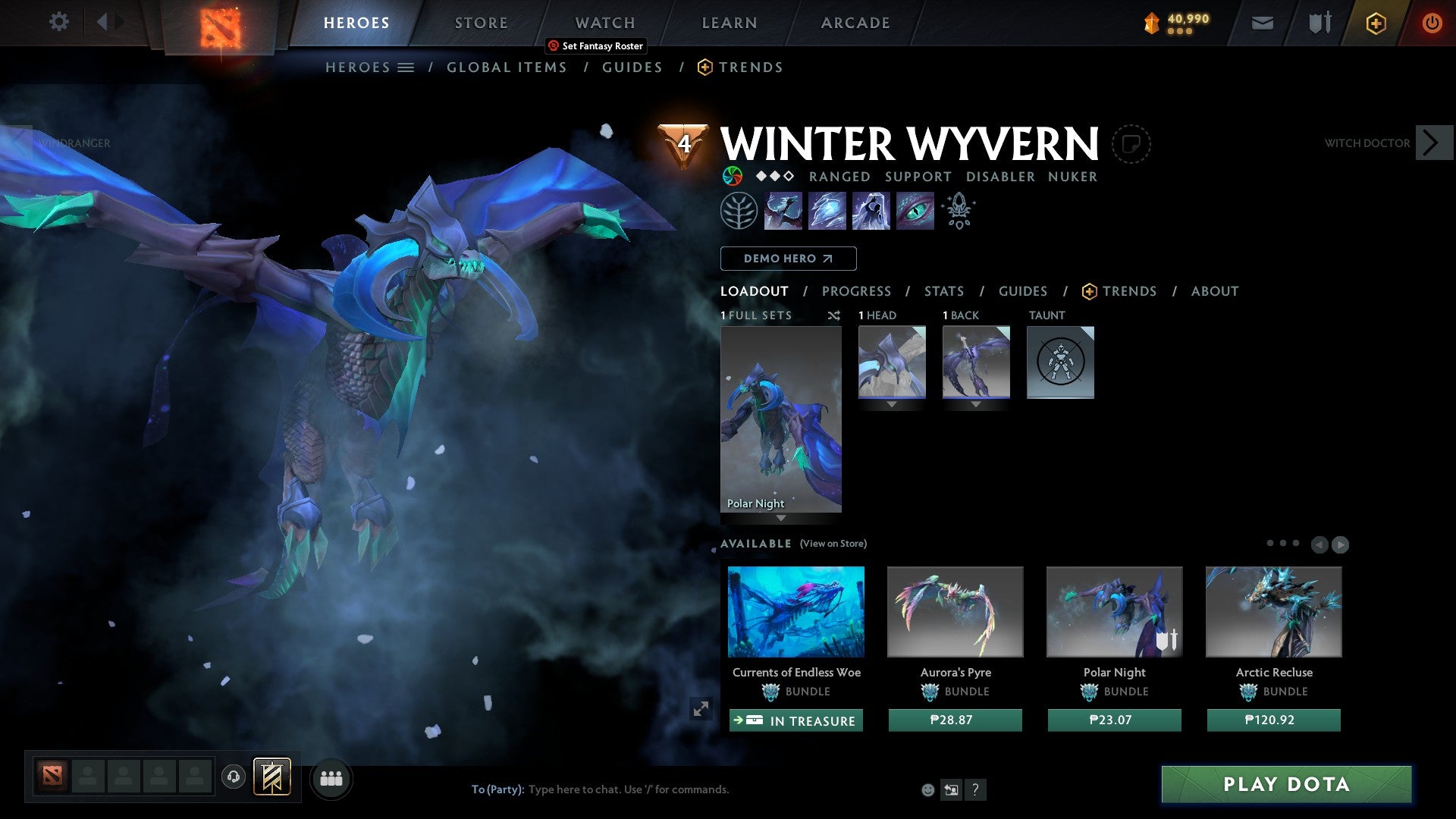The height and width of the screenshot is (819, 1456).
Task: Open the mail inbox envelope icon
Action: (1262, 23)
